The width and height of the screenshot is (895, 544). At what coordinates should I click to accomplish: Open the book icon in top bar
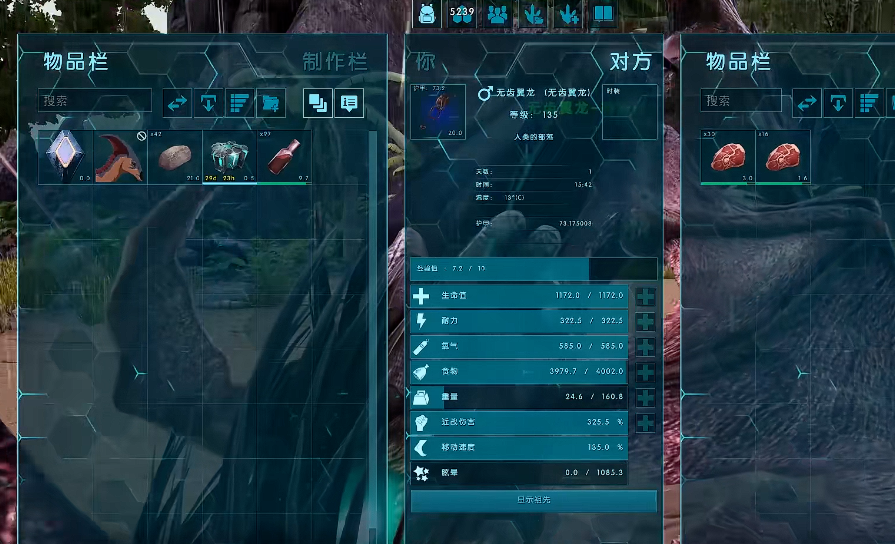click(603, 14)
